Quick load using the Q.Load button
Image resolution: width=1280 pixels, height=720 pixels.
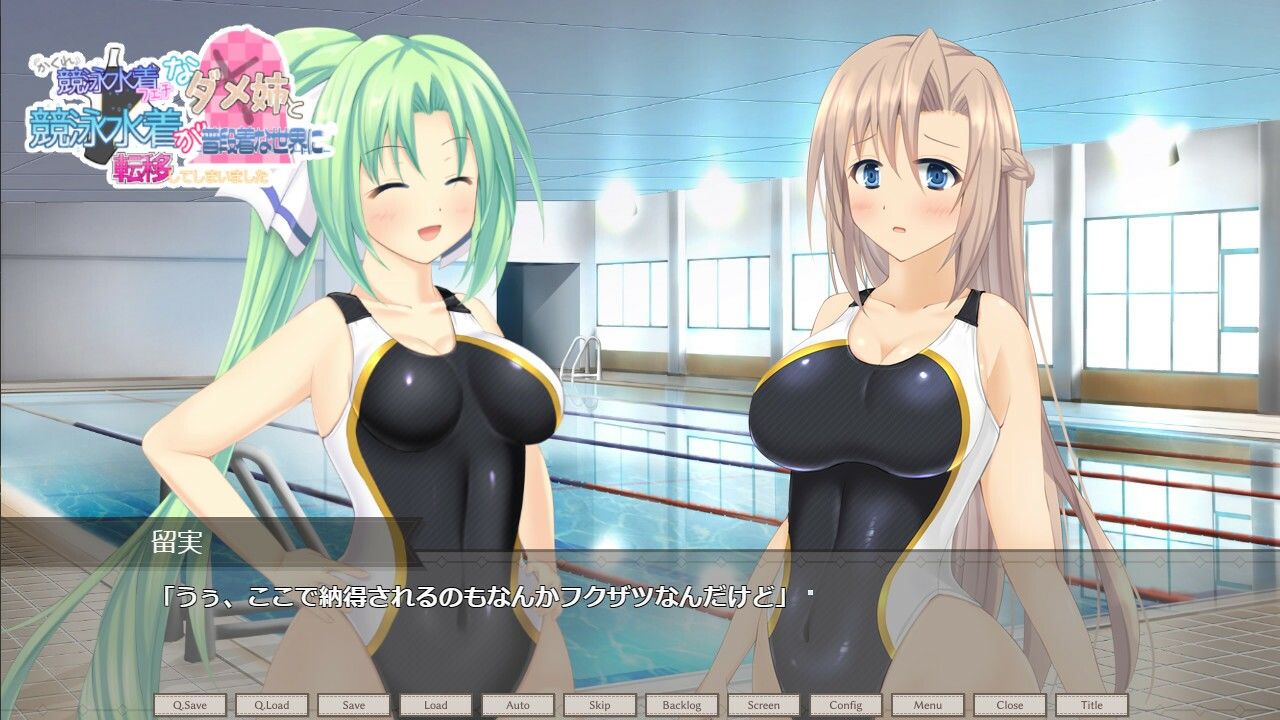pyautogui.click(x=272, y=705)
